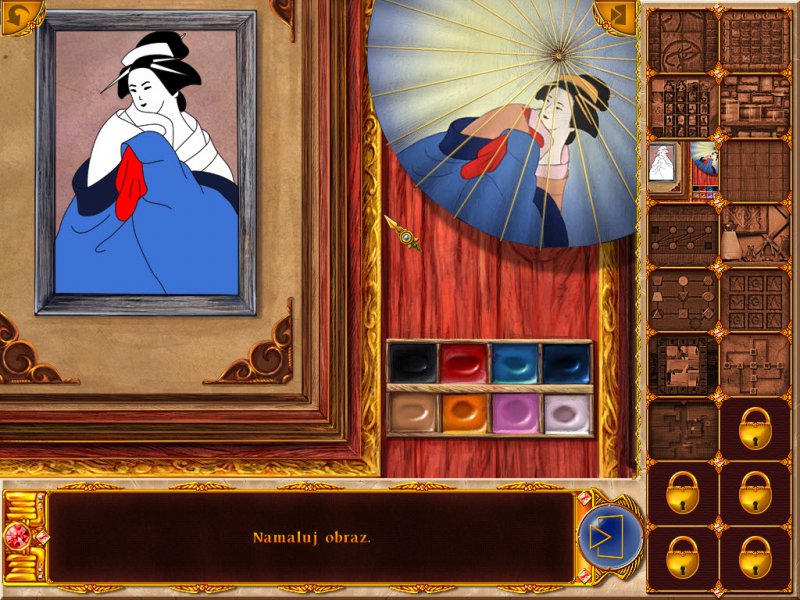Pick the black paint from the palette

coord(412,364)
